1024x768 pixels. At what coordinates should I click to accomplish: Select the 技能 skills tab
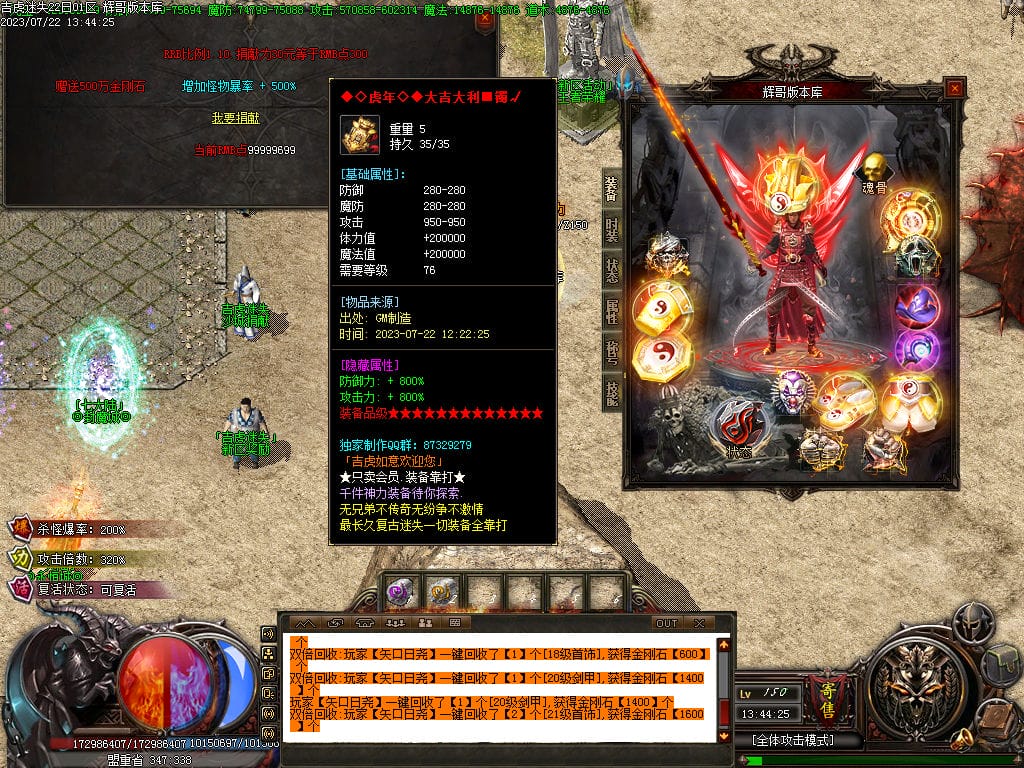tap(611, 392)
